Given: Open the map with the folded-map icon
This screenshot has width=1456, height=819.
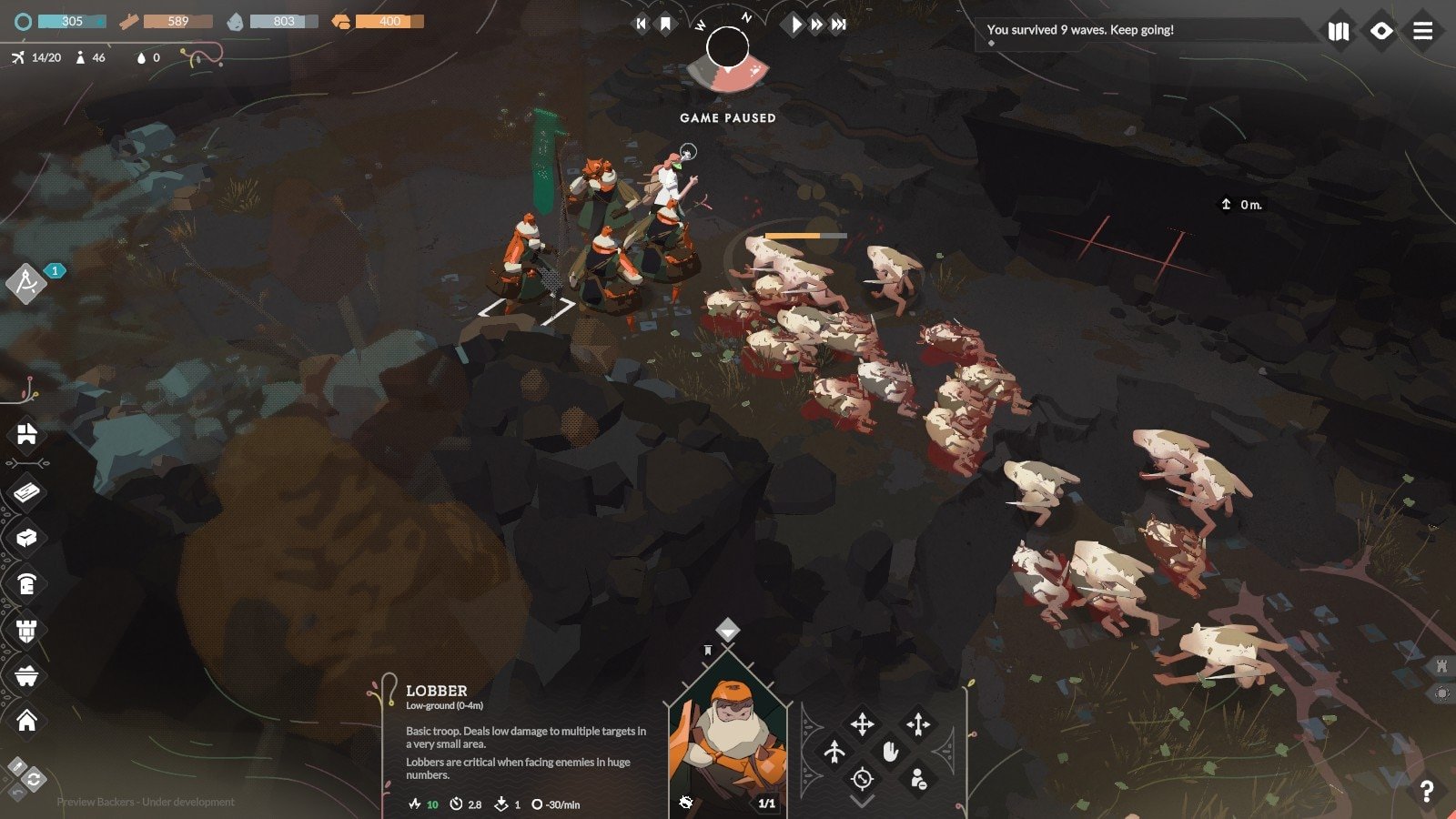Looking at the screenshot, I should [1339, 32].
